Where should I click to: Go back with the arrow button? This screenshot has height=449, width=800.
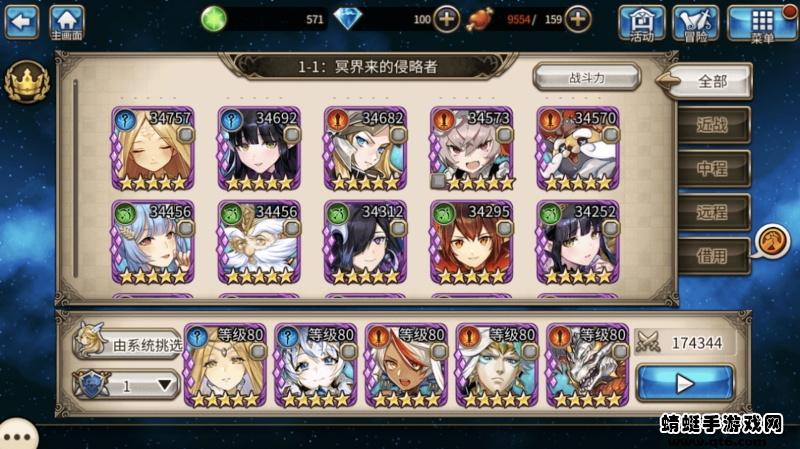[21, 20]
